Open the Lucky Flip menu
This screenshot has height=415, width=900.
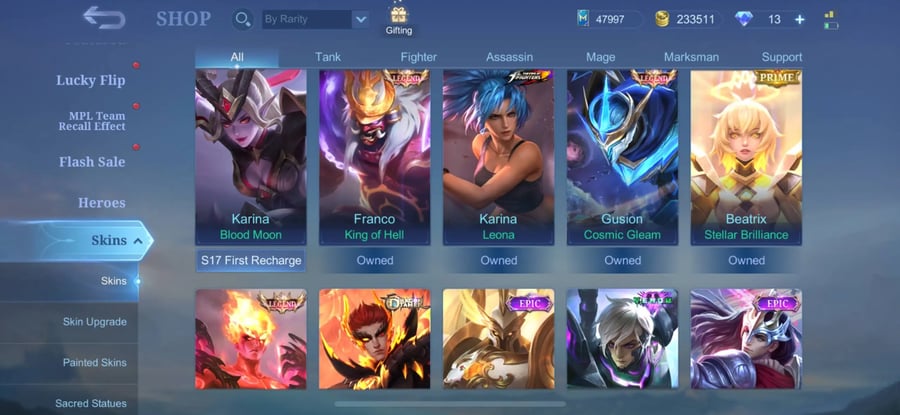point(90,80)
